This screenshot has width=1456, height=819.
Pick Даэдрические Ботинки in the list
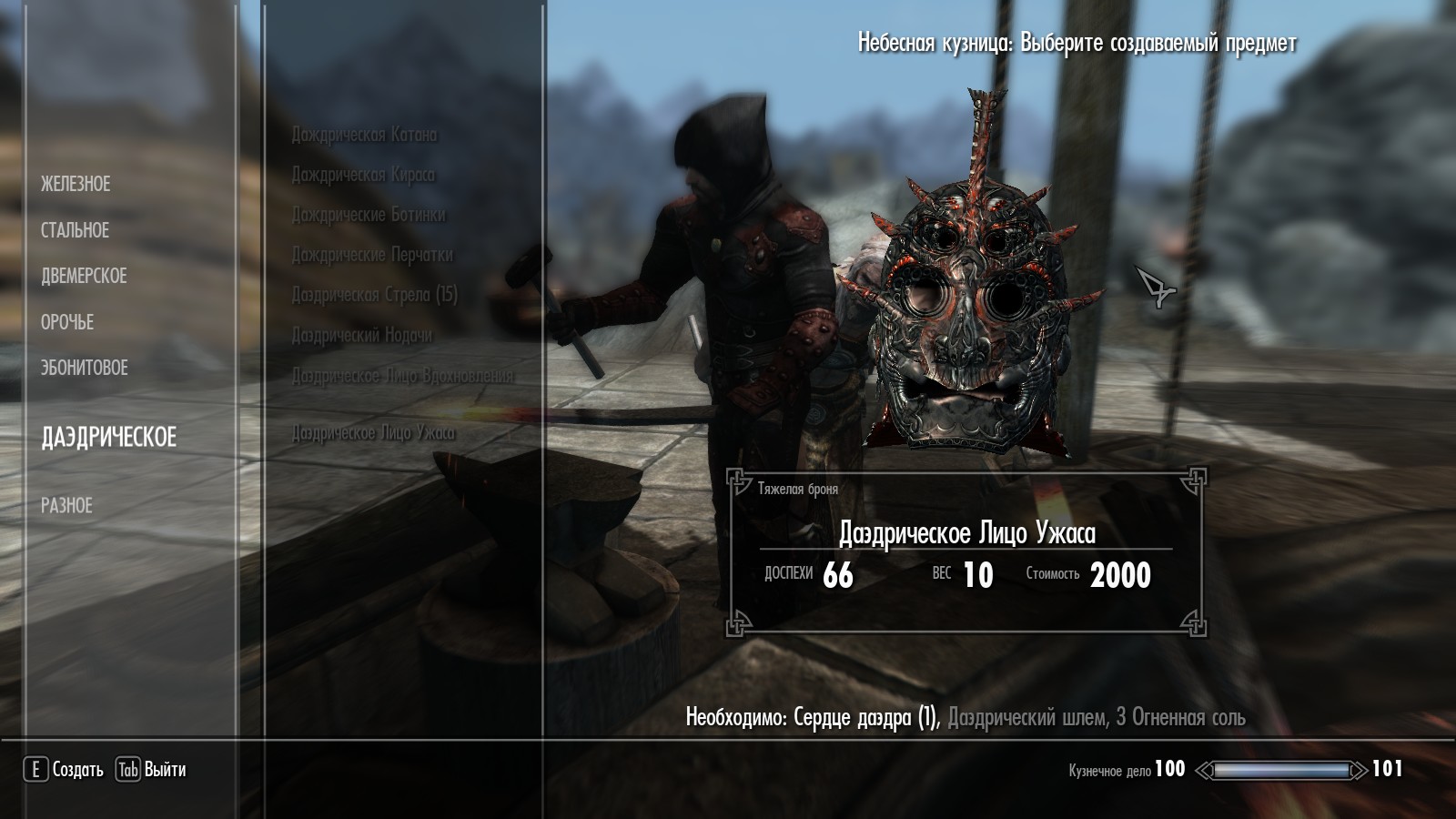point(369,215)
